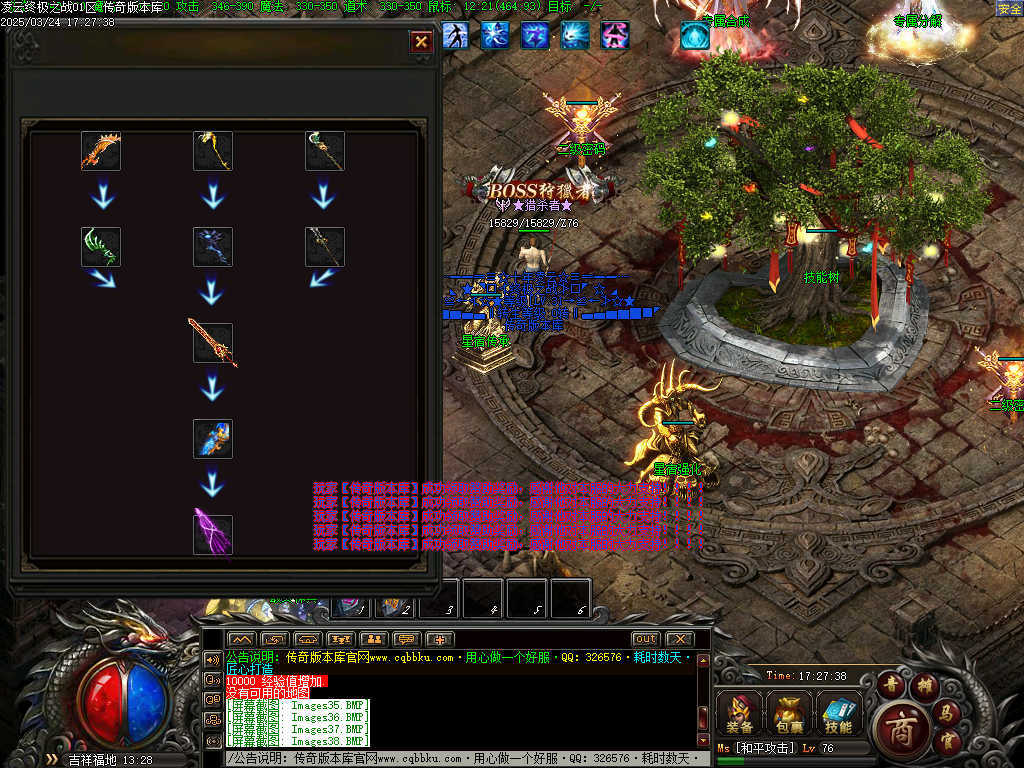Open the 装备 equipment panel
The width and height of the screenshot is (1024, 768).
(x=740, y=713)
